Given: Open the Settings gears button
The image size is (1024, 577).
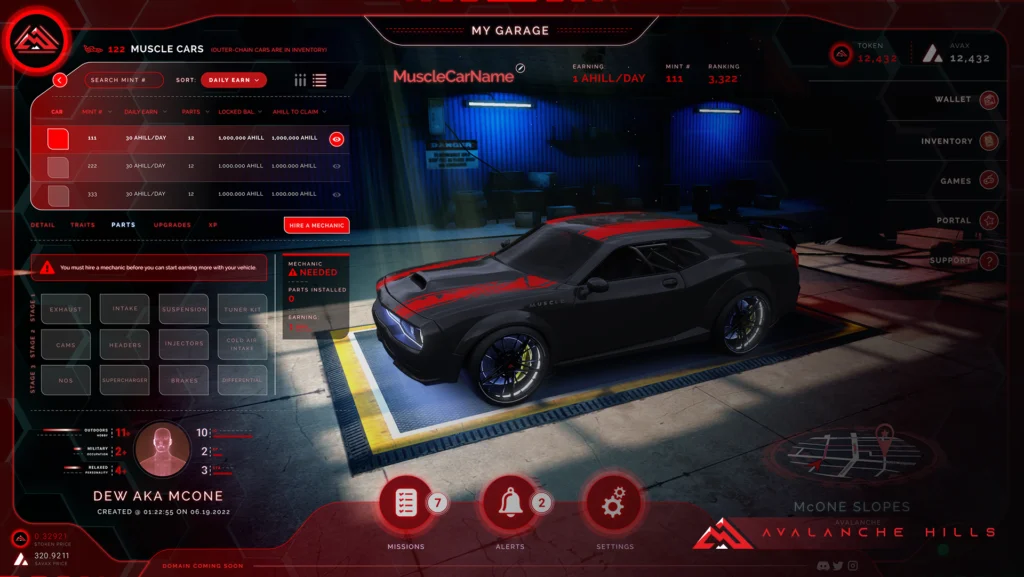Looking at the screenshot, I should coord(613,503).
